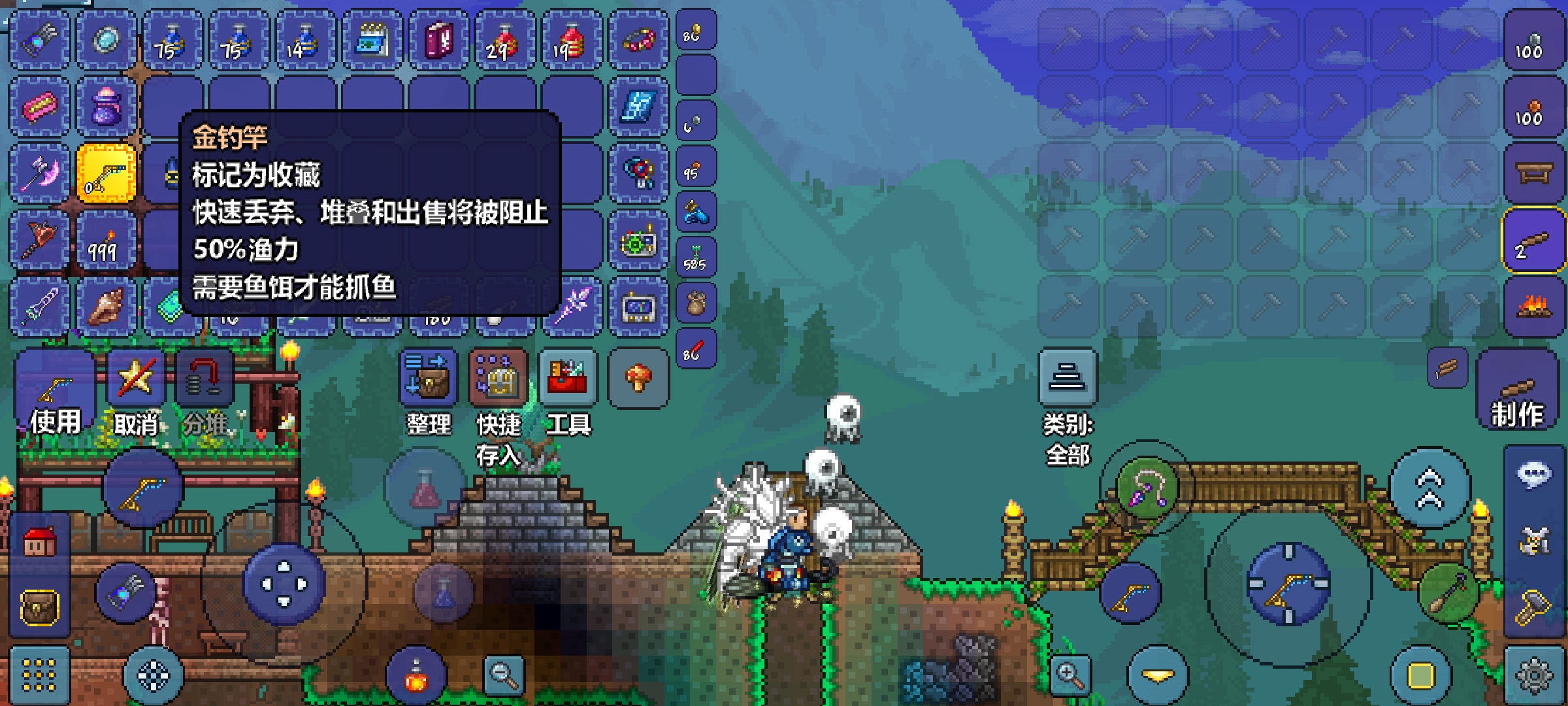Image resolution: width=1568 pixels, height=706 pixels.
Task: Select the 取消 favorite star button
Action: (136, 392)
